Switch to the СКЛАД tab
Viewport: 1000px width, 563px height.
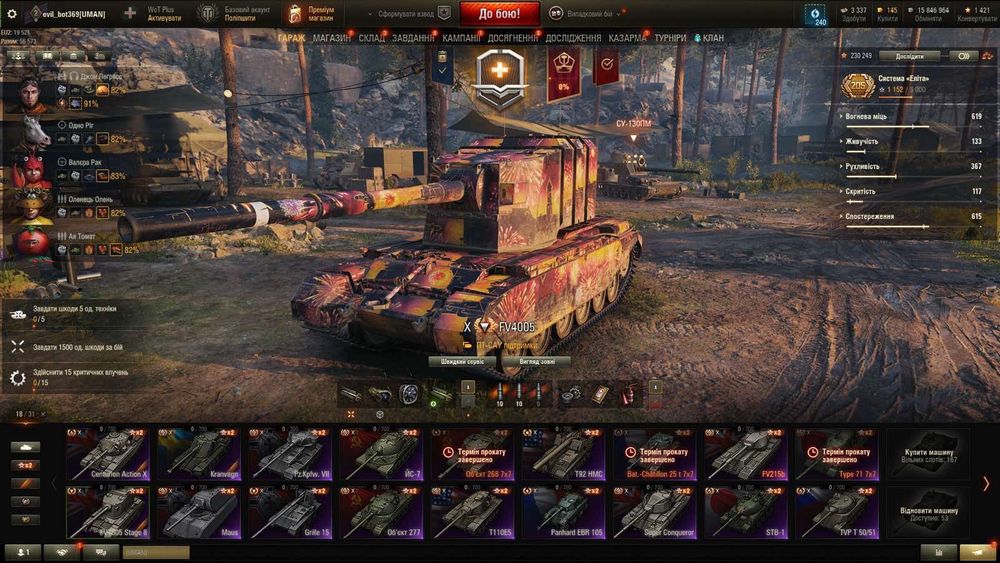point(371,38)
